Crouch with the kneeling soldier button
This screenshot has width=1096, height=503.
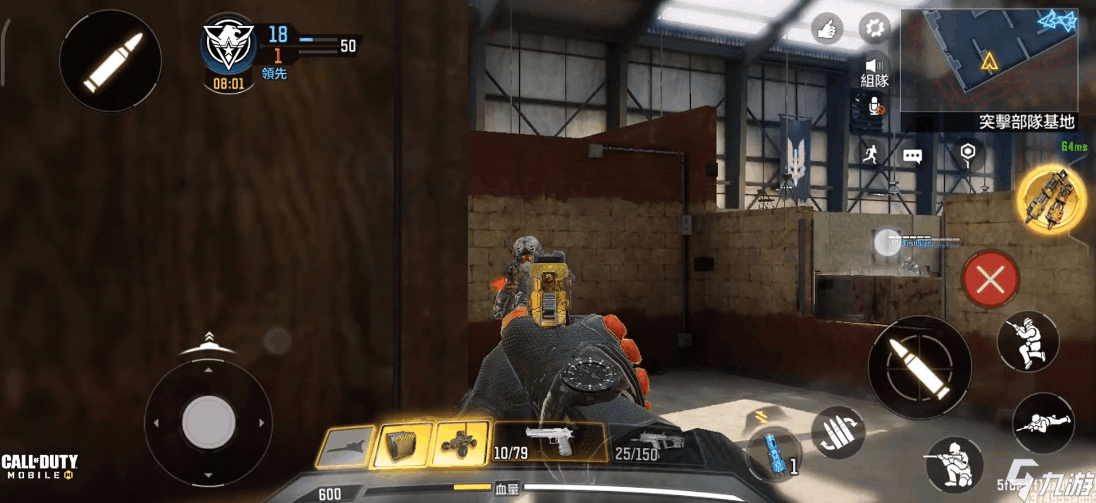(x=954, y=465)
